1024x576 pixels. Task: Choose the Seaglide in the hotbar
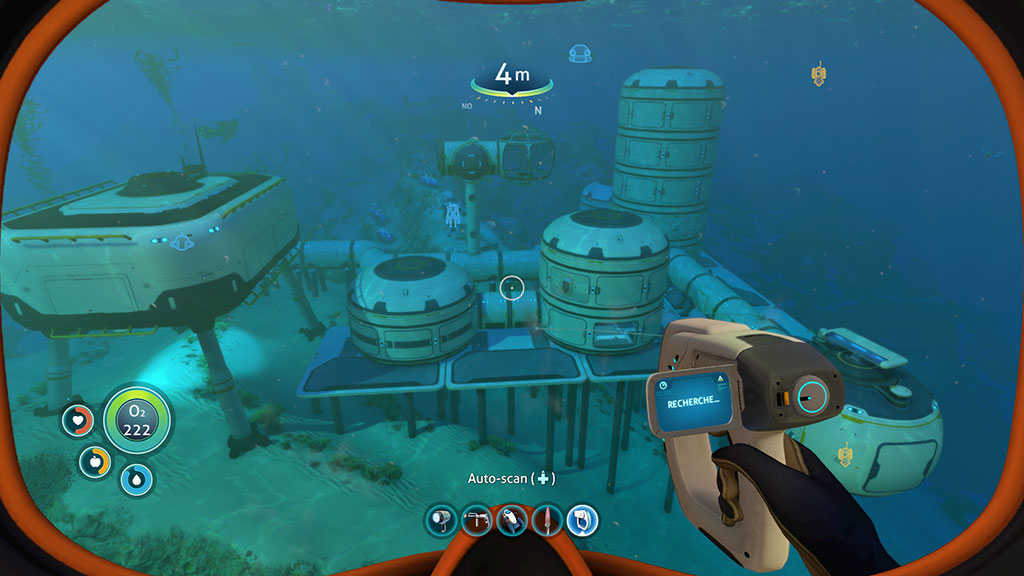(512, 520)
